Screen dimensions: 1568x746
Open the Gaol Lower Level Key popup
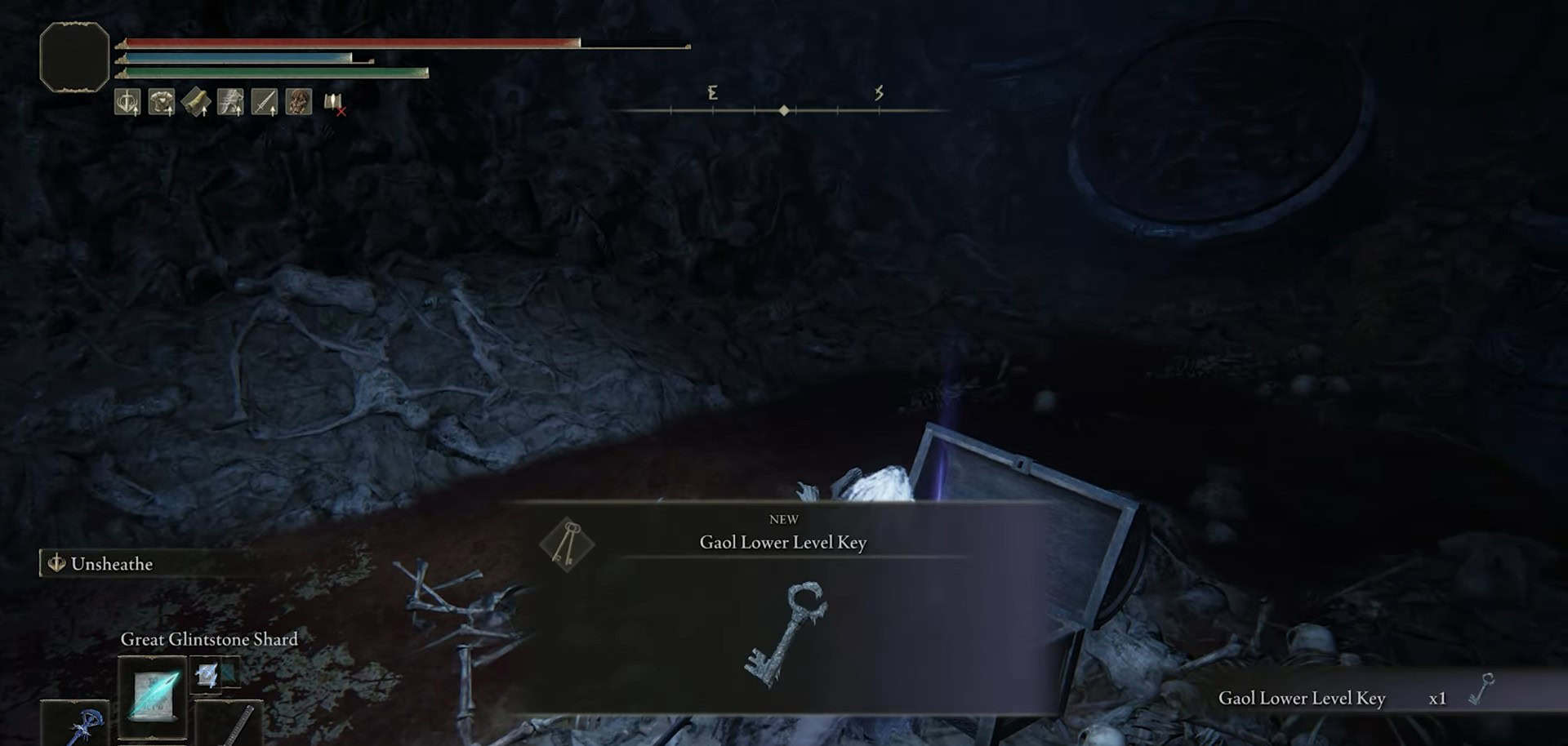782,608
